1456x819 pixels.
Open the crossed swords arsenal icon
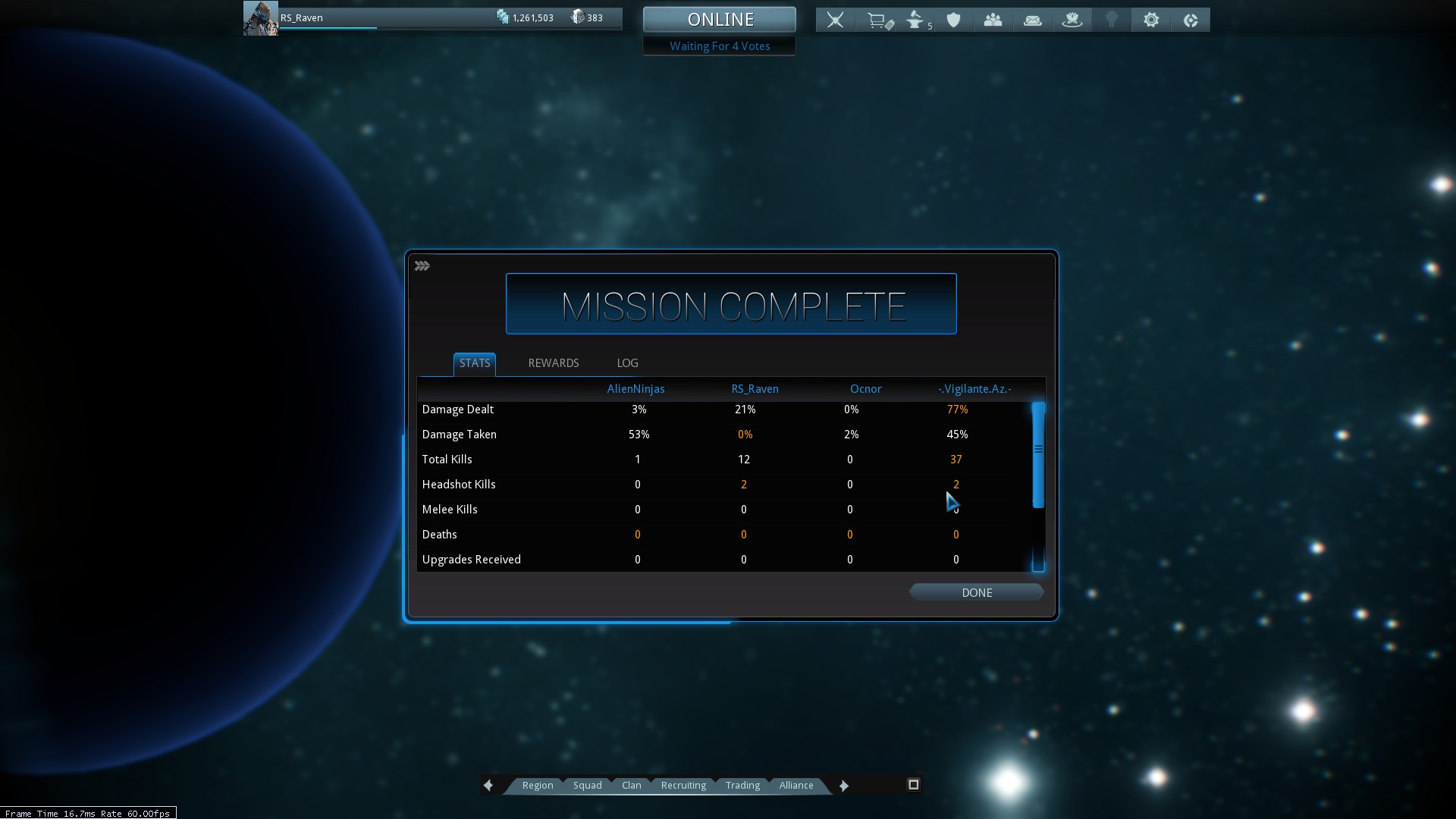coord(835,20)
